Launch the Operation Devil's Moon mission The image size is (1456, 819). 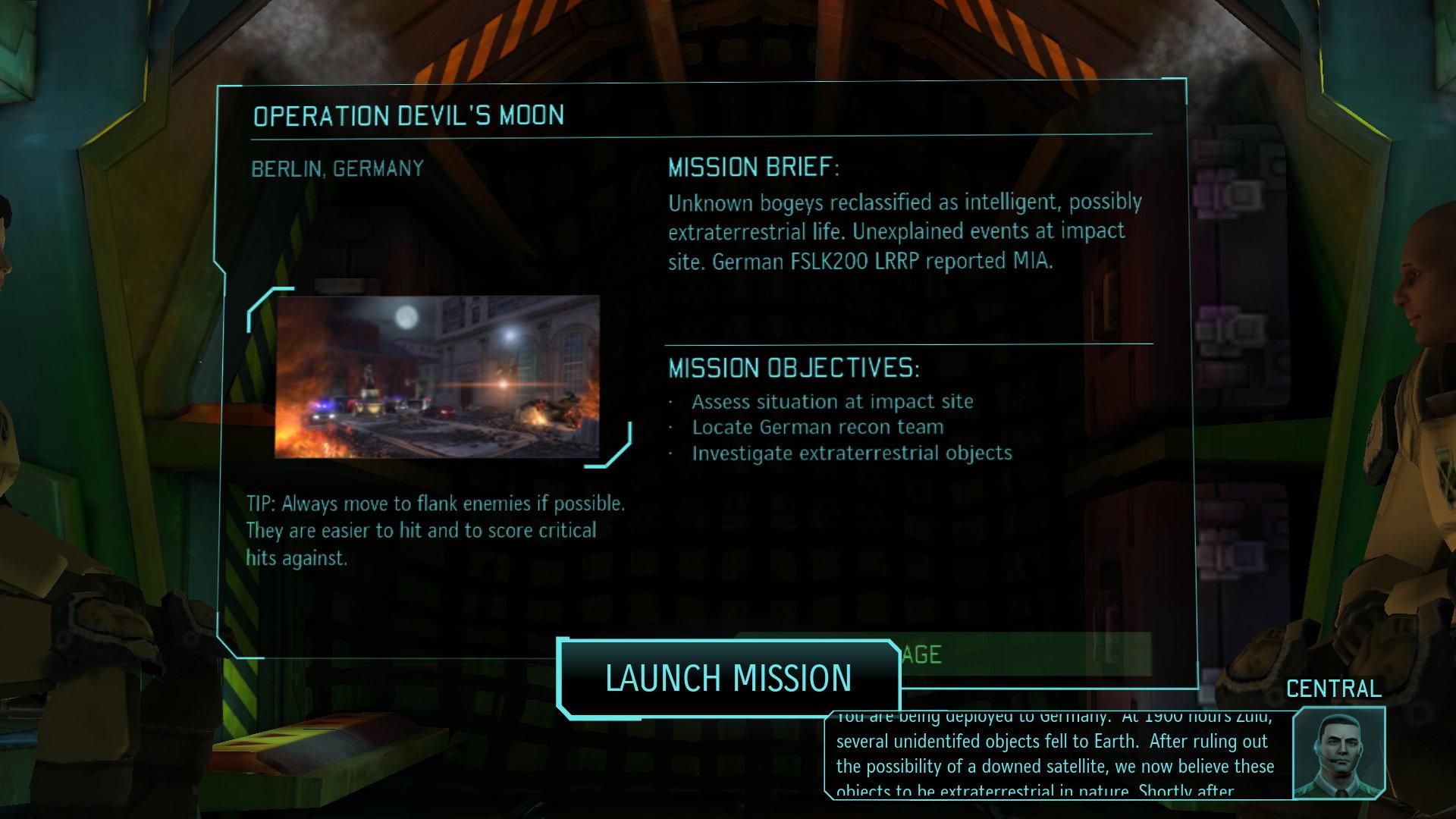[x=728, y=678]
